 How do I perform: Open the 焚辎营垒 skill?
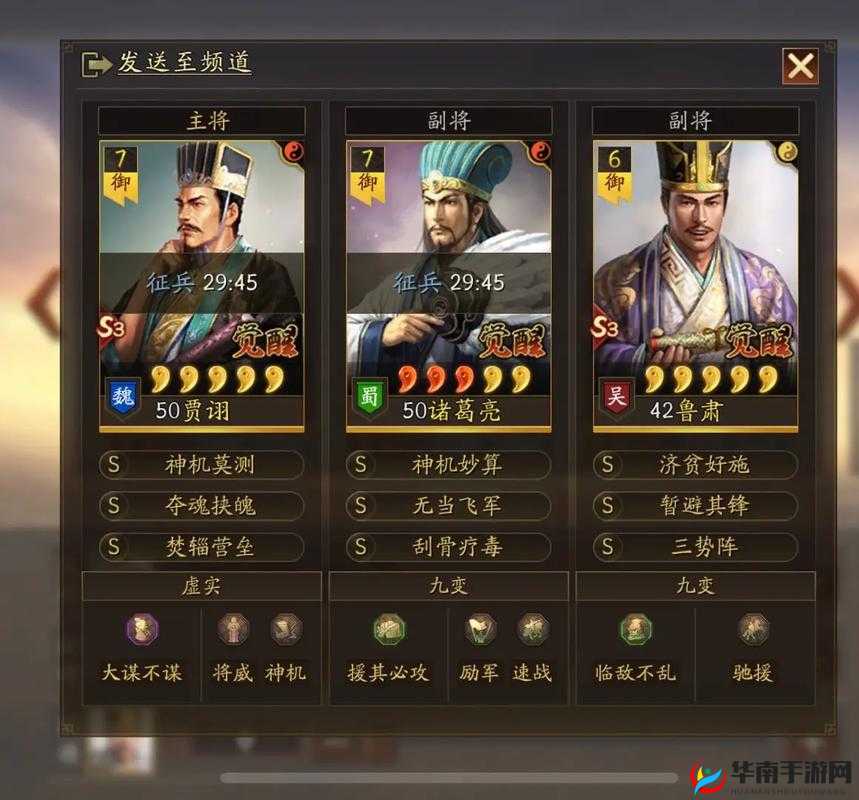pos(202,547)
